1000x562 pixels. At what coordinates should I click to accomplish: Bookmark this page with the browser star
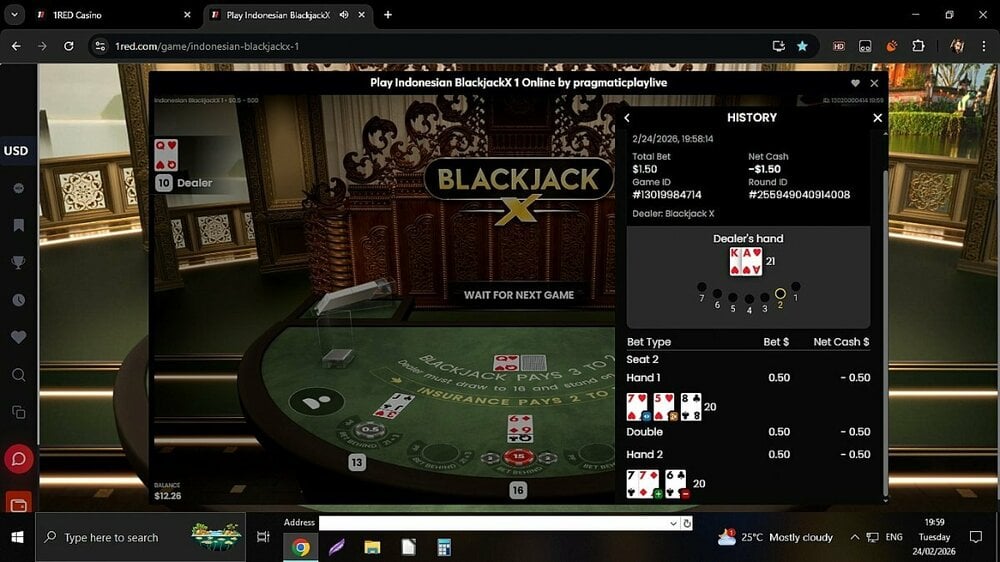(802, 46)
